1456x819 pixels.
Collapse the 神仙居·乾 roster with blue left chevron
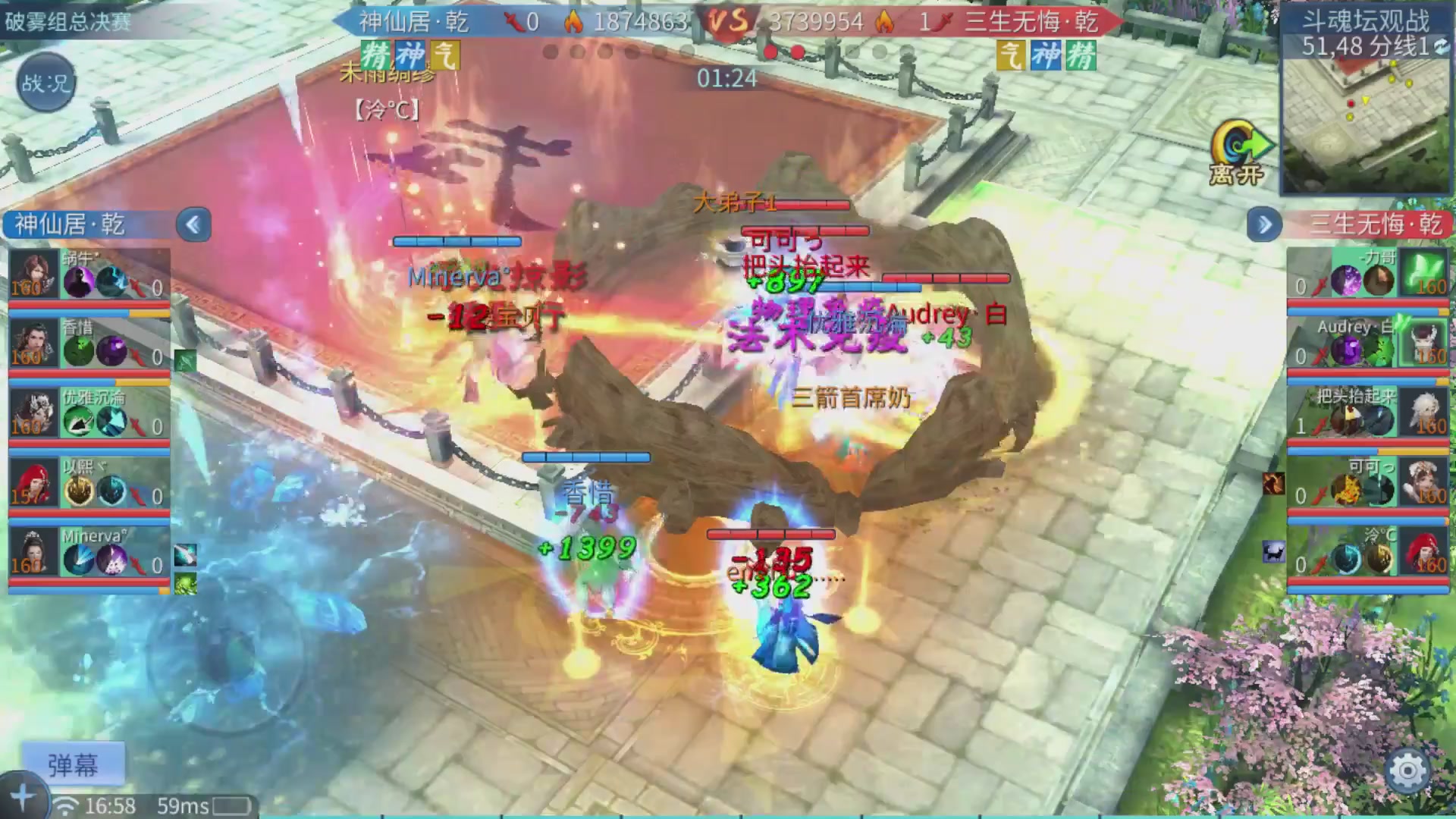coord(193,224)
